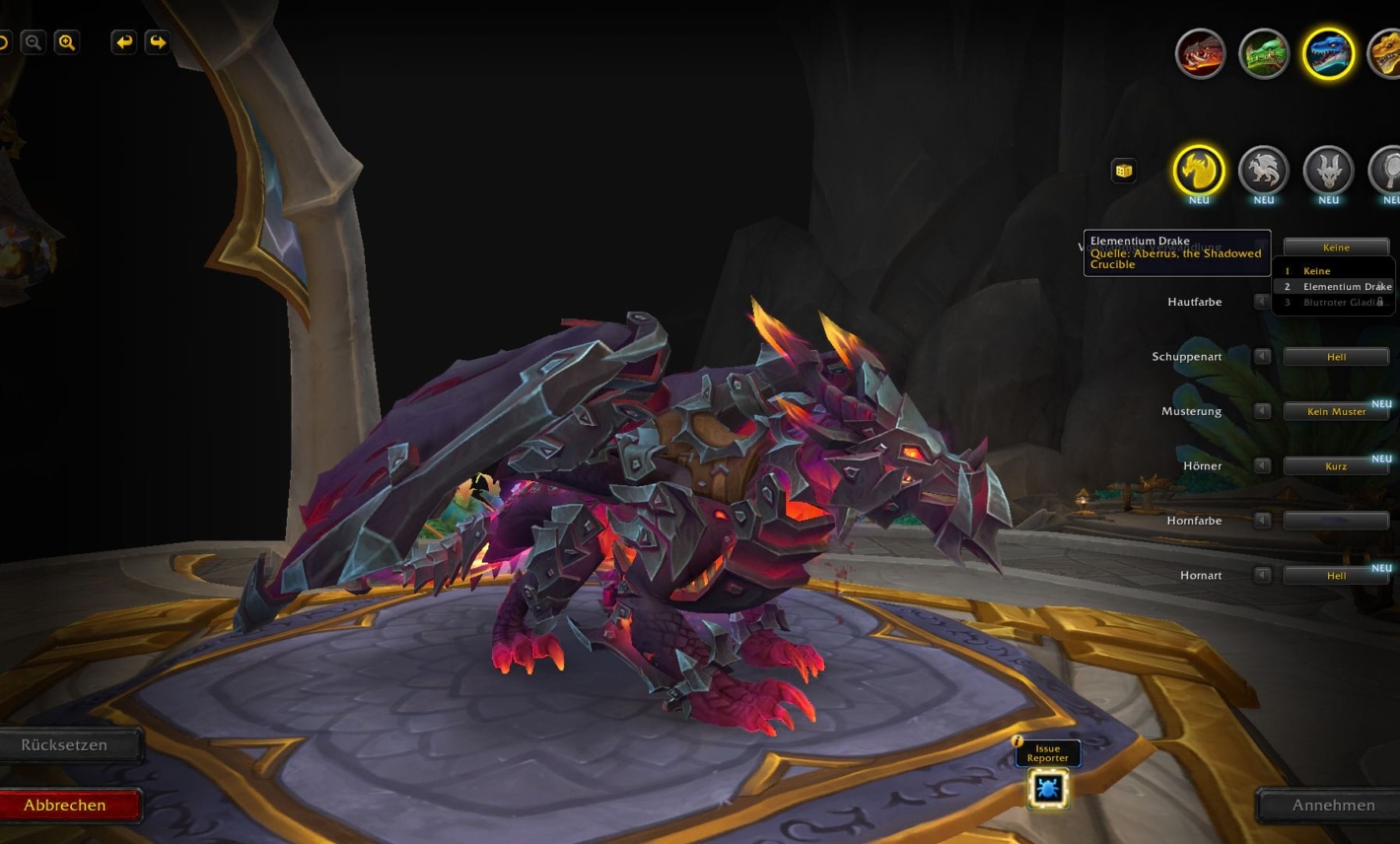Open the Hornart Hell dropdown
This screenshot has height=844, width=1400.
[x=1336, y=575]
